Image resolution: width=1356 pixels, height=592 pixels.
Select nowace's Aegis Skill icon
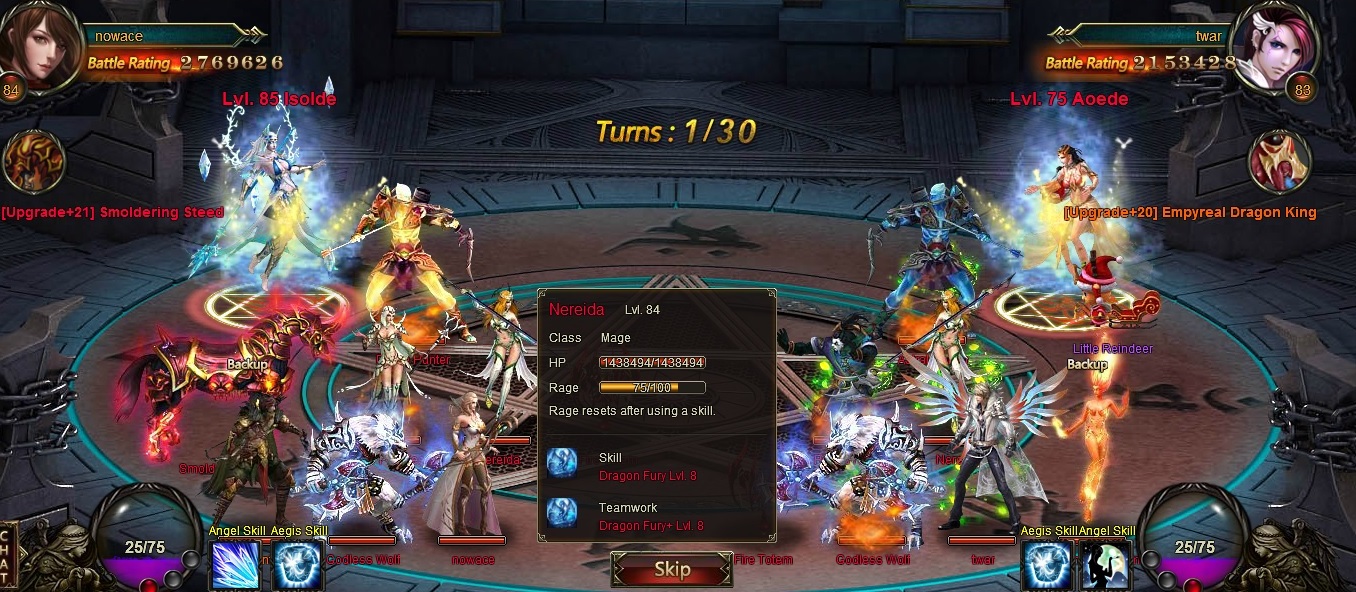click(297, 565)
